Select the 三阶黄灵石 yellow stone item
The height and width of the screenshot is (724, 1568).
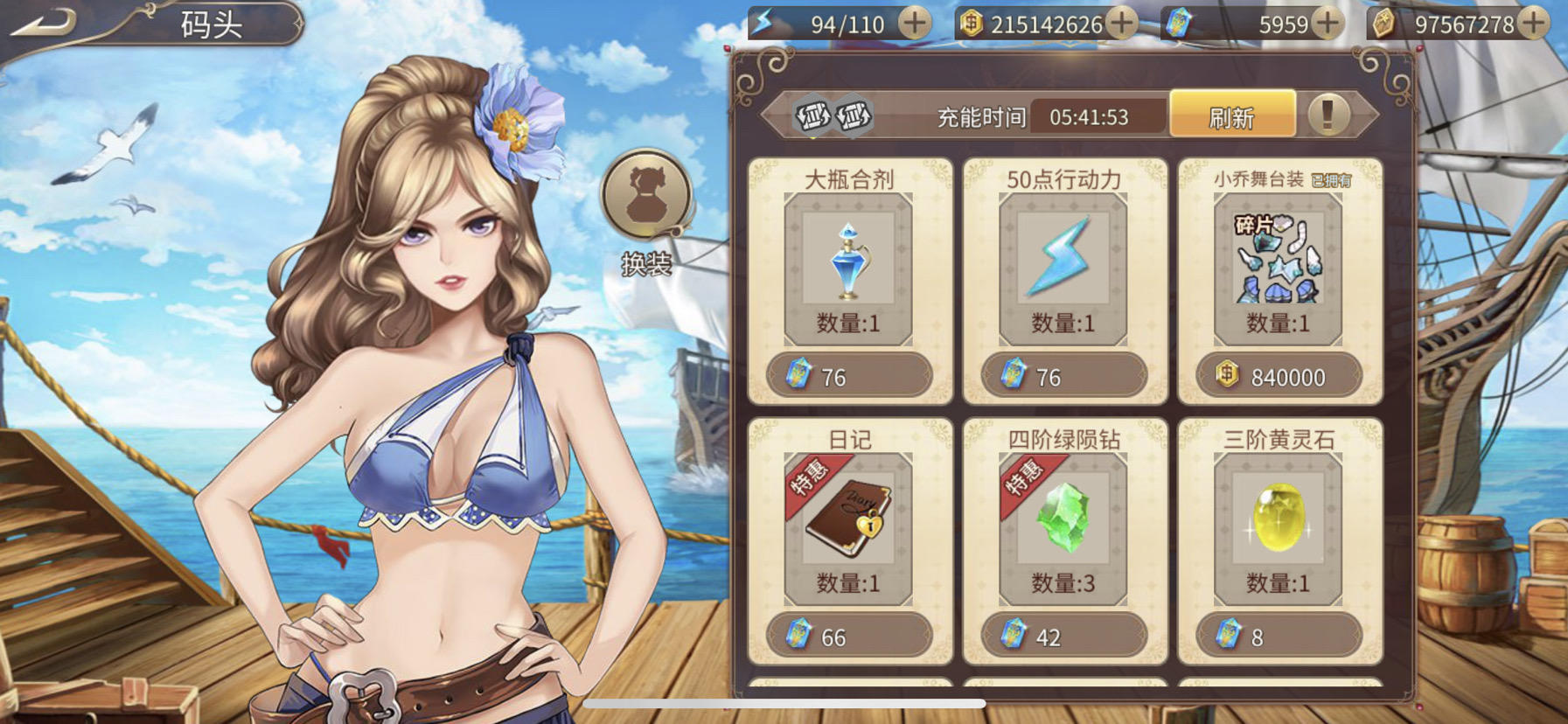point(1278,523)
